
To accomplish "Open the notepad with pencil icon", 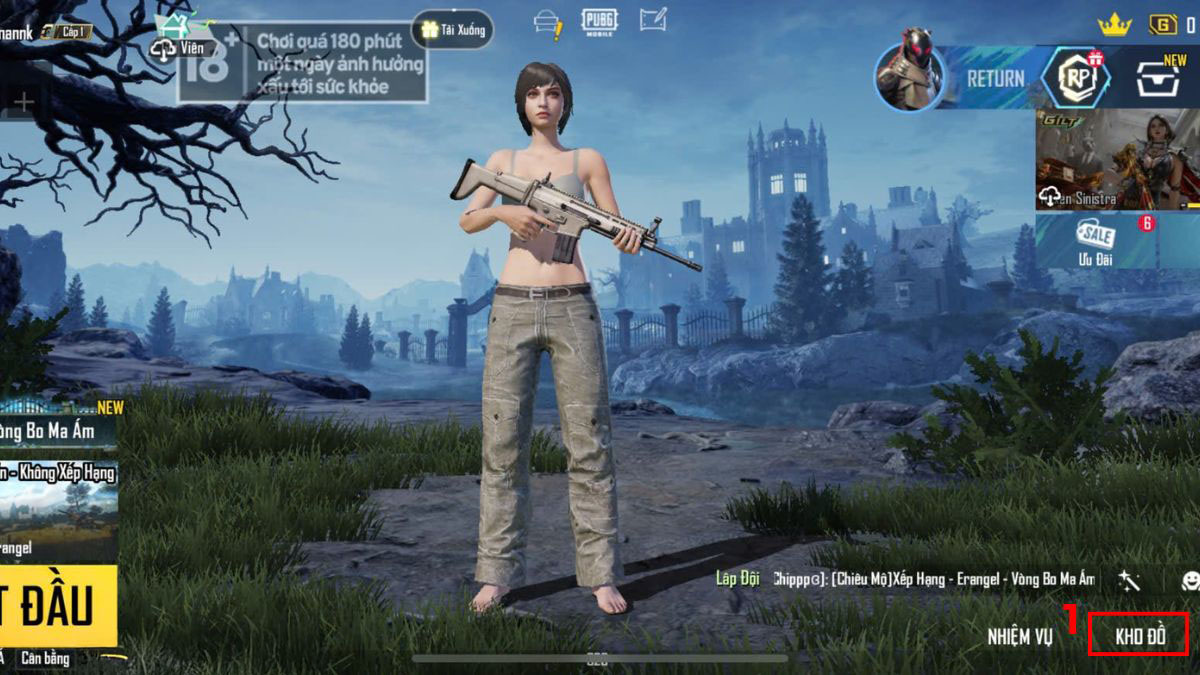I will coord(653,20).
